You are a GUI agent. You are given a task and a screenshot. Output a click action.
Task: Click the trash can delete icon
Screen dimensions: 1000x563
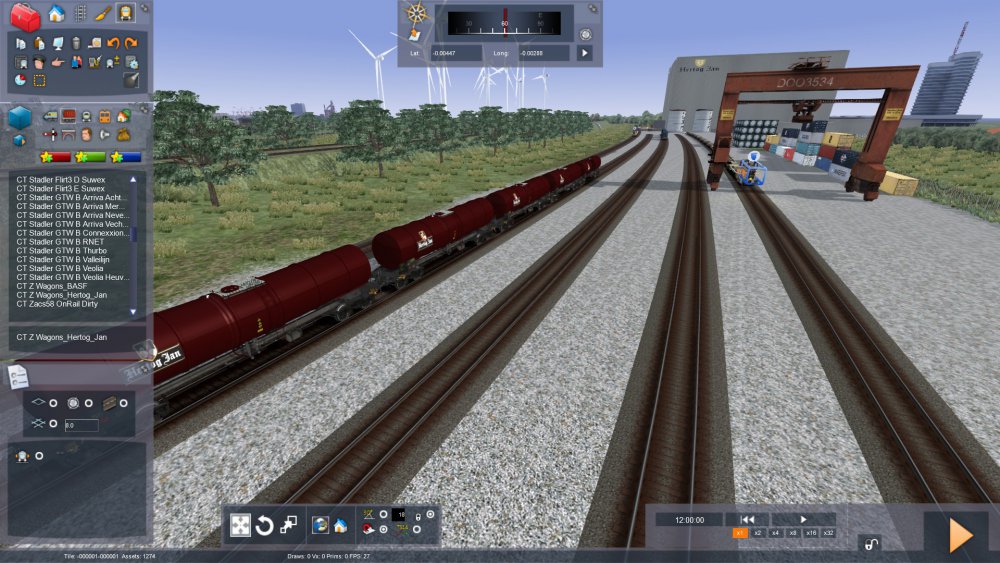point(76,43)
